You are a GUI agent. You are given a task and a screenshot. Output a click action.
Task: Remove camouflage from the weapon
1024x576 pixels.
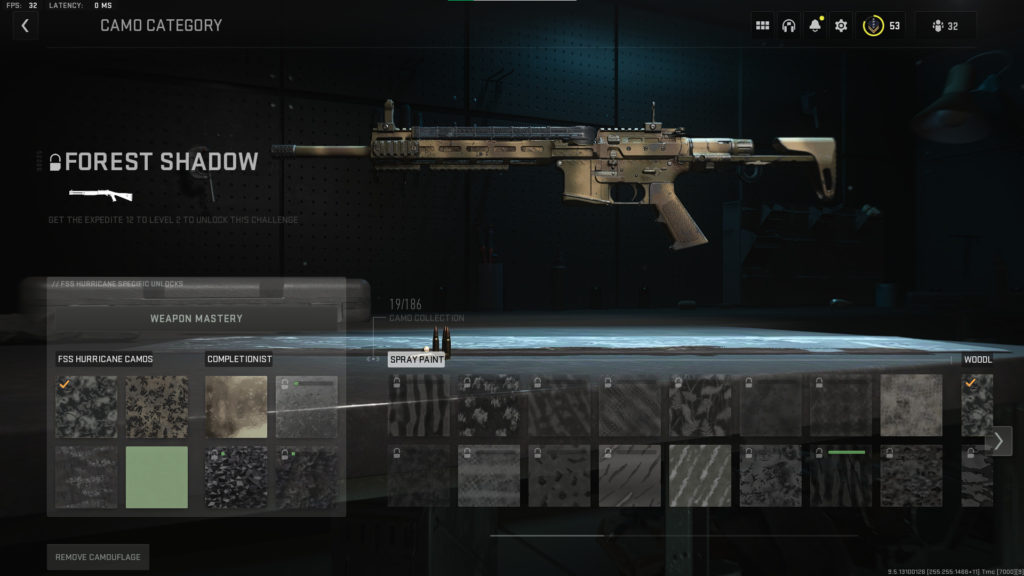point(97,556)
